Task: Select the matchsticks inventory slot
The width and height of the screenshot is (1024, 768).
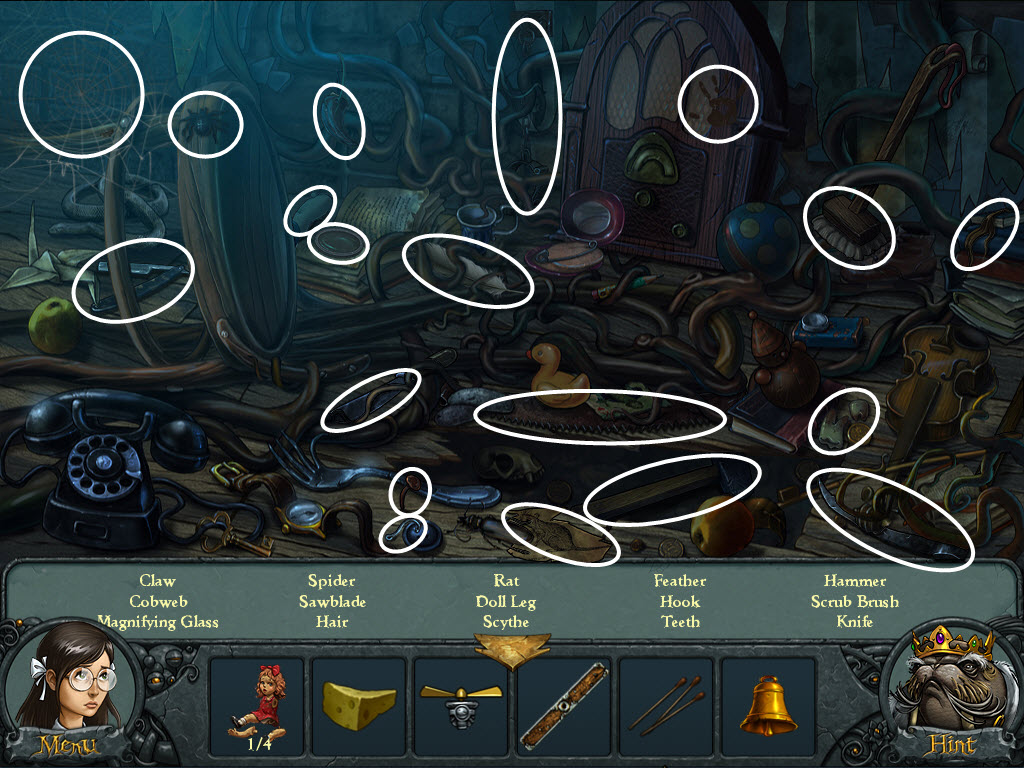Action: [665, 704]
